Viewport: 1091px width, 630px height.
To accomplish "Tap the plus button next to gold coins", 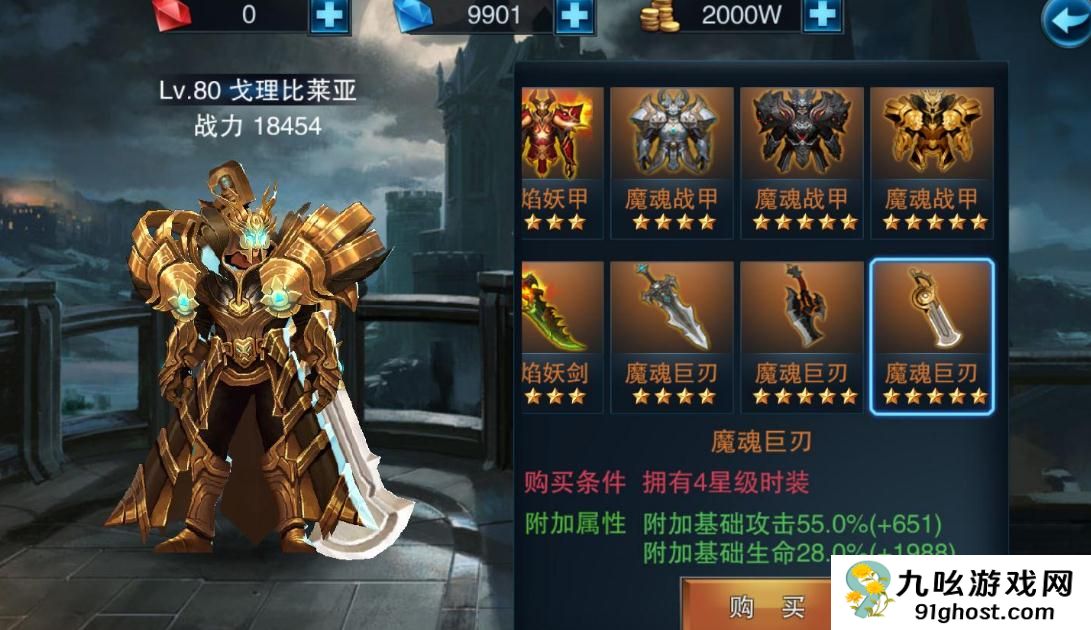I will pyautogui.click(x=820, y=15).
